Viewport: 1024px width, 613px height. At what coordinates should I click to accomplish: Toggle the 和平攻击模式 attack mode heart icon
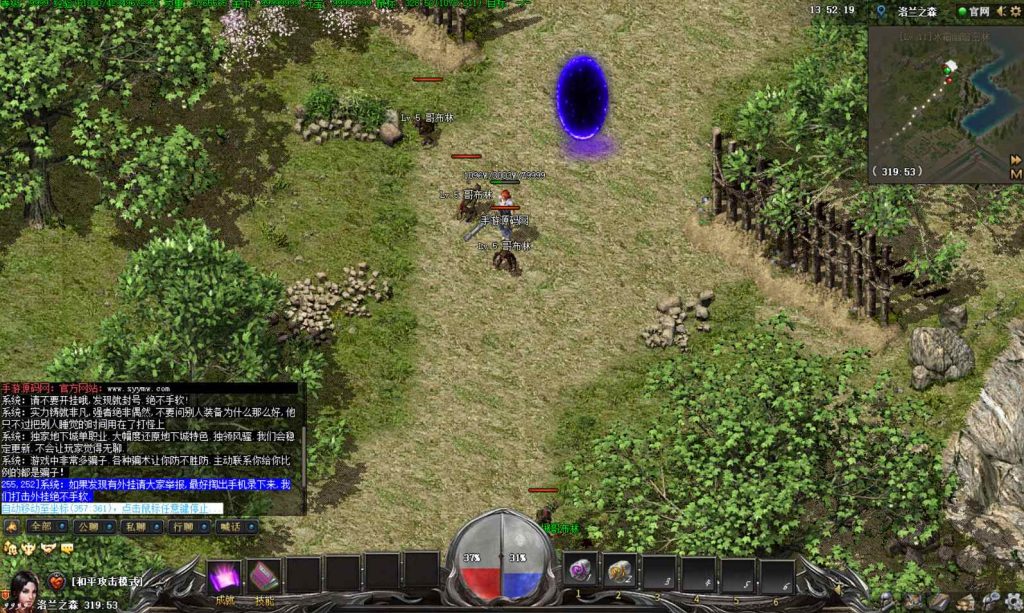click(57, 581)
